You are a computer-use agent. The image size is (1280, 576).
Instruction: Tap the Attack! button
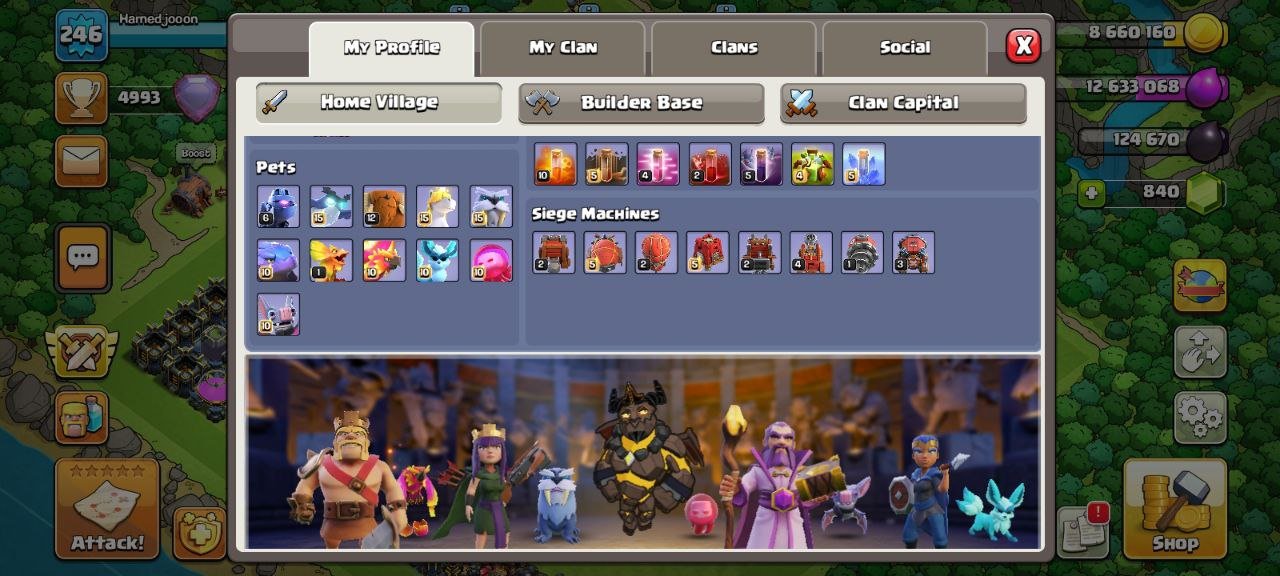pyautogui.click(x=107, y=508)
